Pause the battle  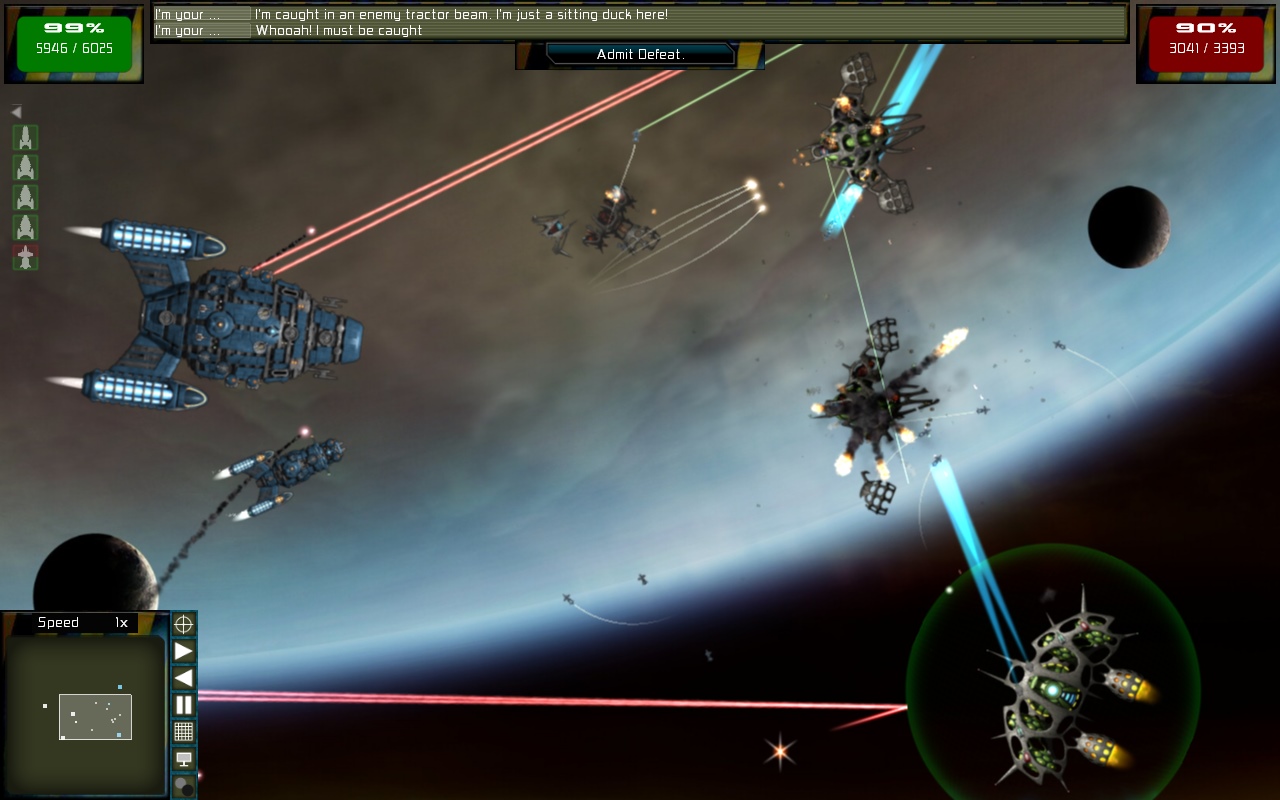[184, 705]
